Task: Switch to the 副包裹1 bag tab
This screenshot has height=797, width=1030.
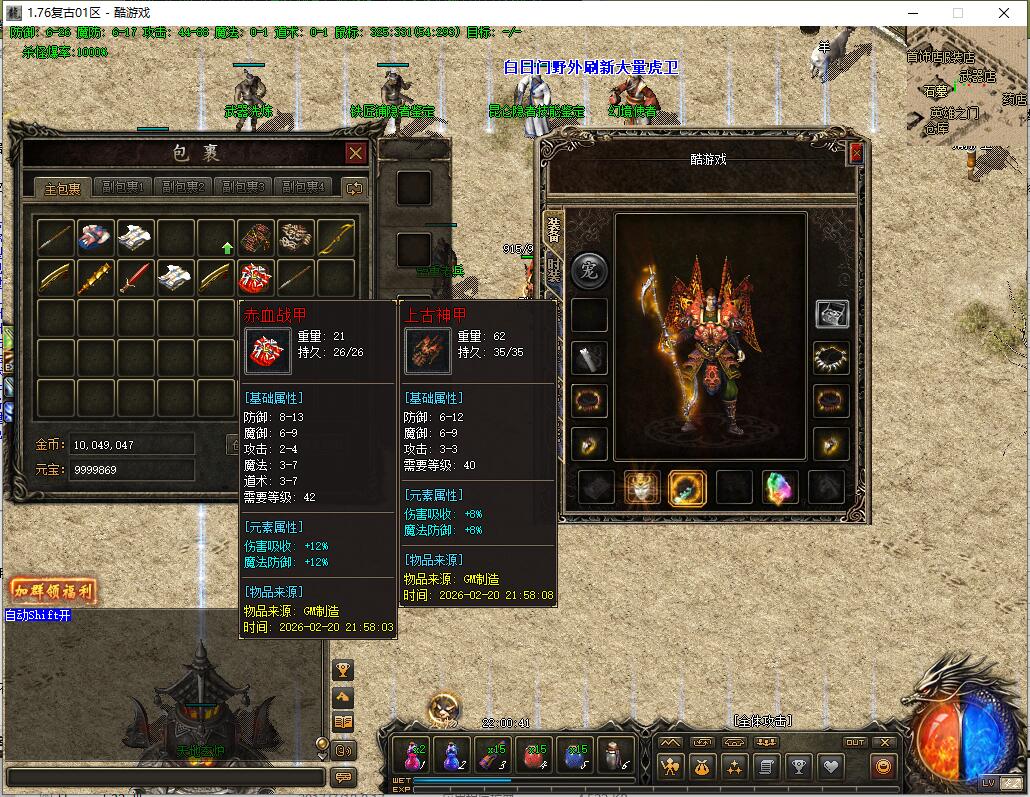Action: click(128, 187)
